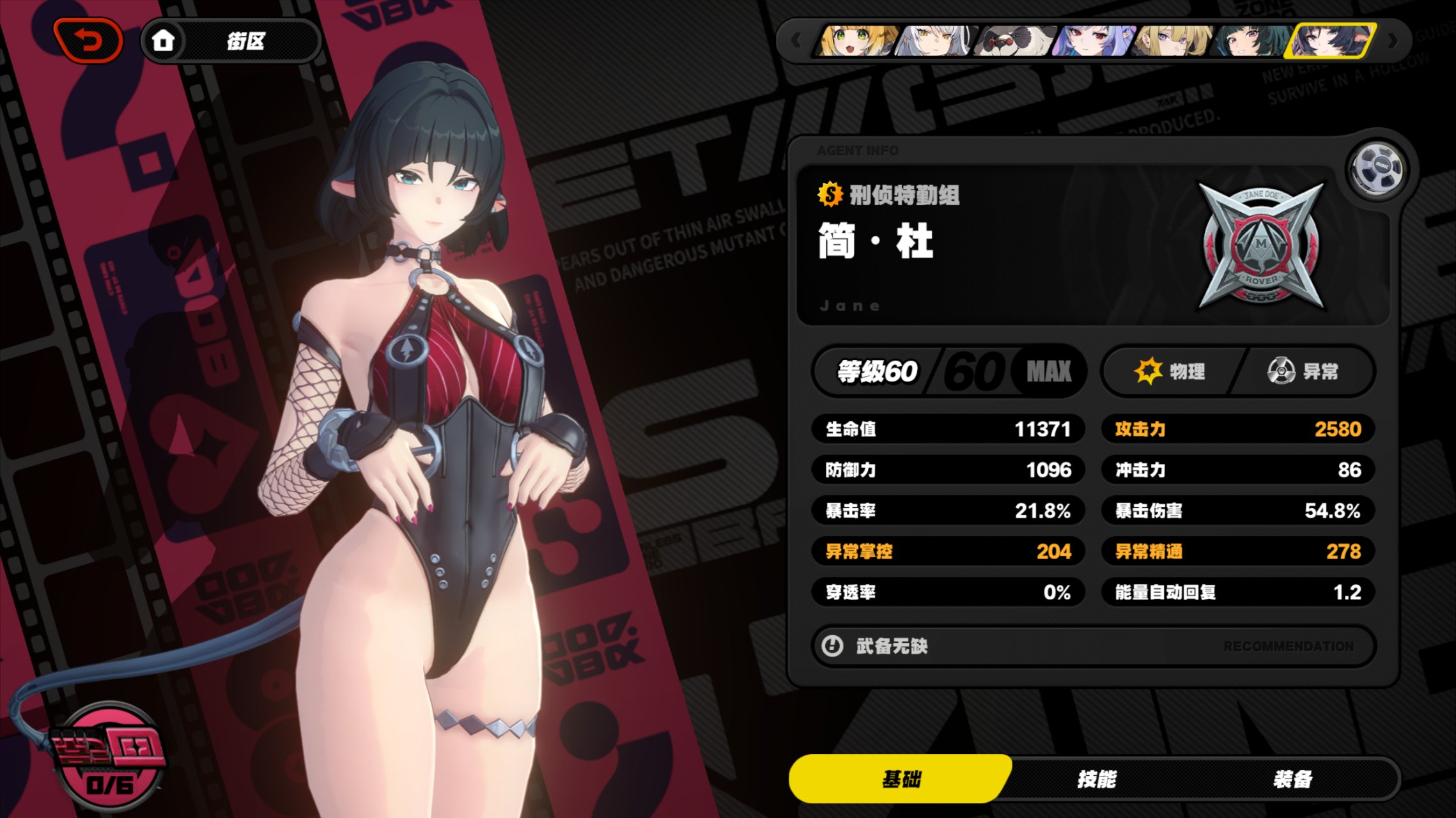Click the 等级60 MAX level bar
Viewport: 1456px width, 818px height.
949,371
